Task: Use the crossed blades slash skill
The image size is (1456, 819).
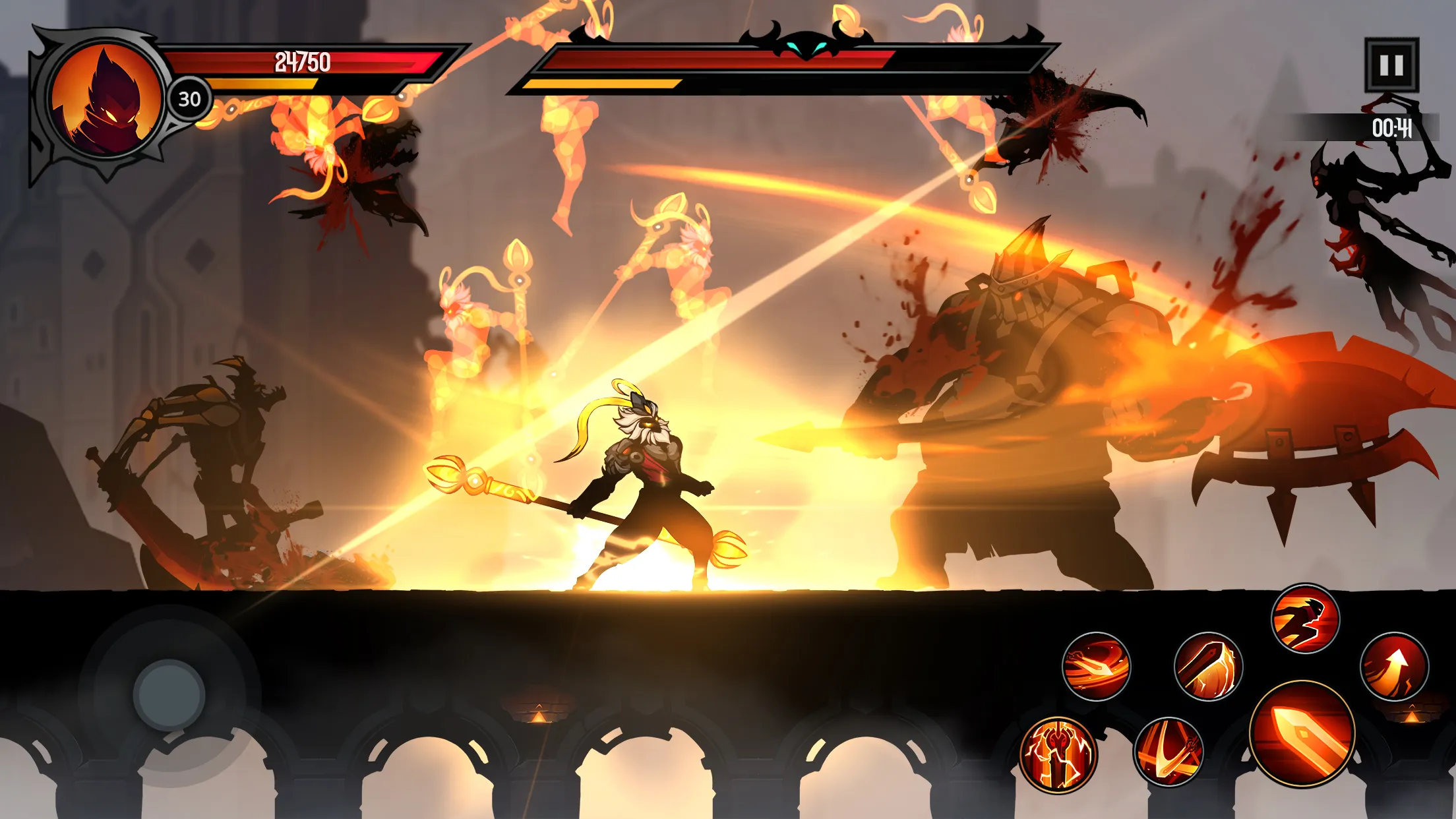Action: [x=1168, y=752]
